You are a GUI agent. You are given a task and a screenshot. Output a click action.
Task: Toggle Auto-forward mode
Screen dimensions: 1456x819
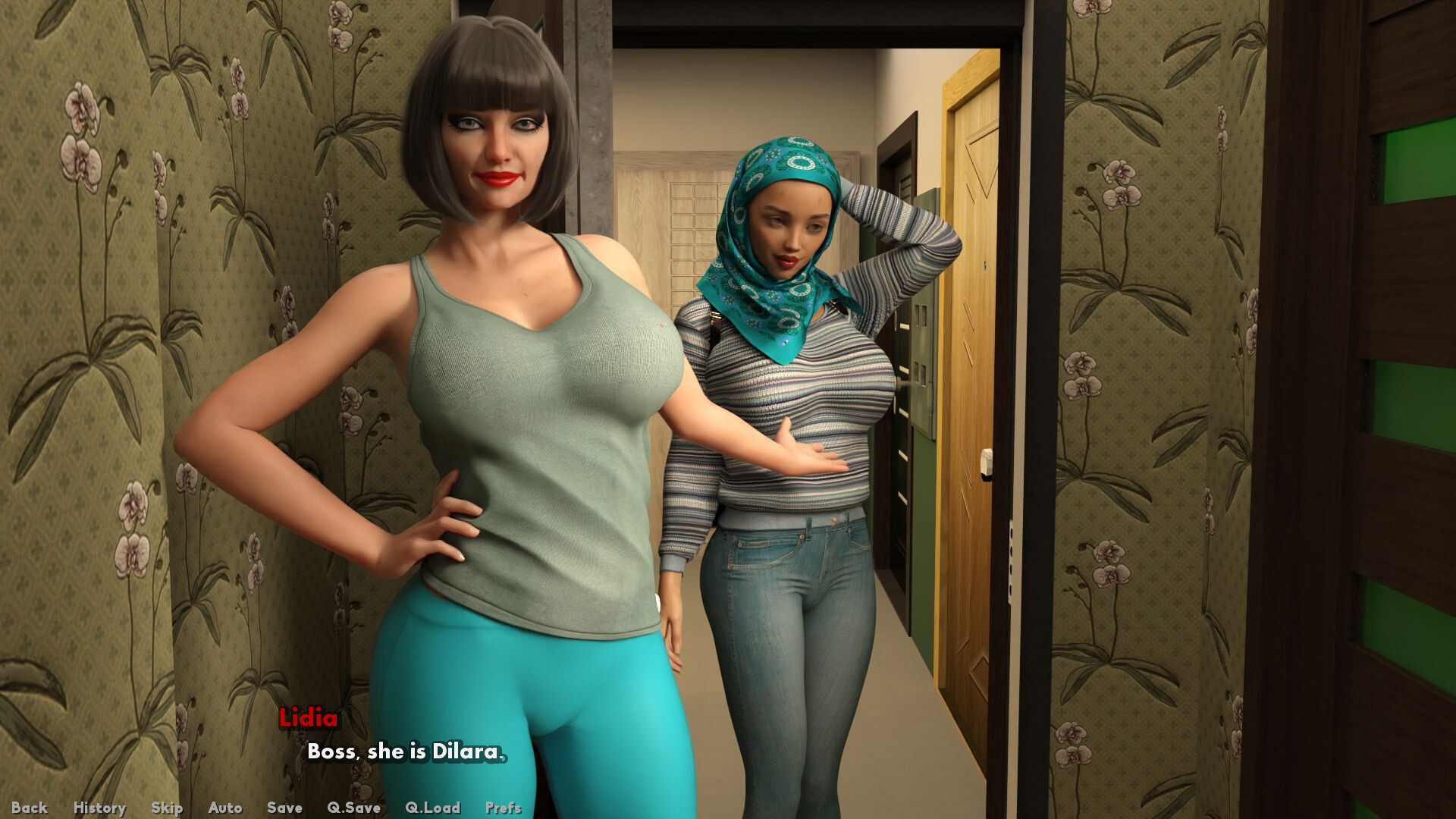point(224,808)
